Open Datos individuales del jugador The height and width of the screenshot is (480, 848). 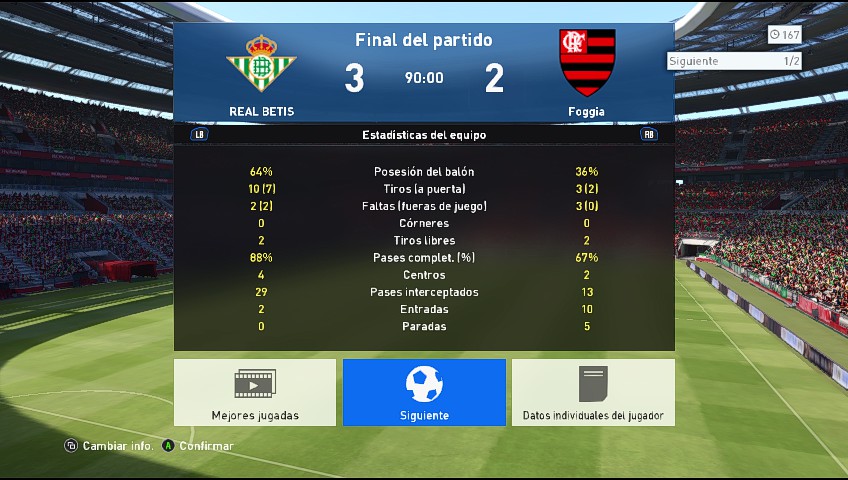(x=593, y=392)
